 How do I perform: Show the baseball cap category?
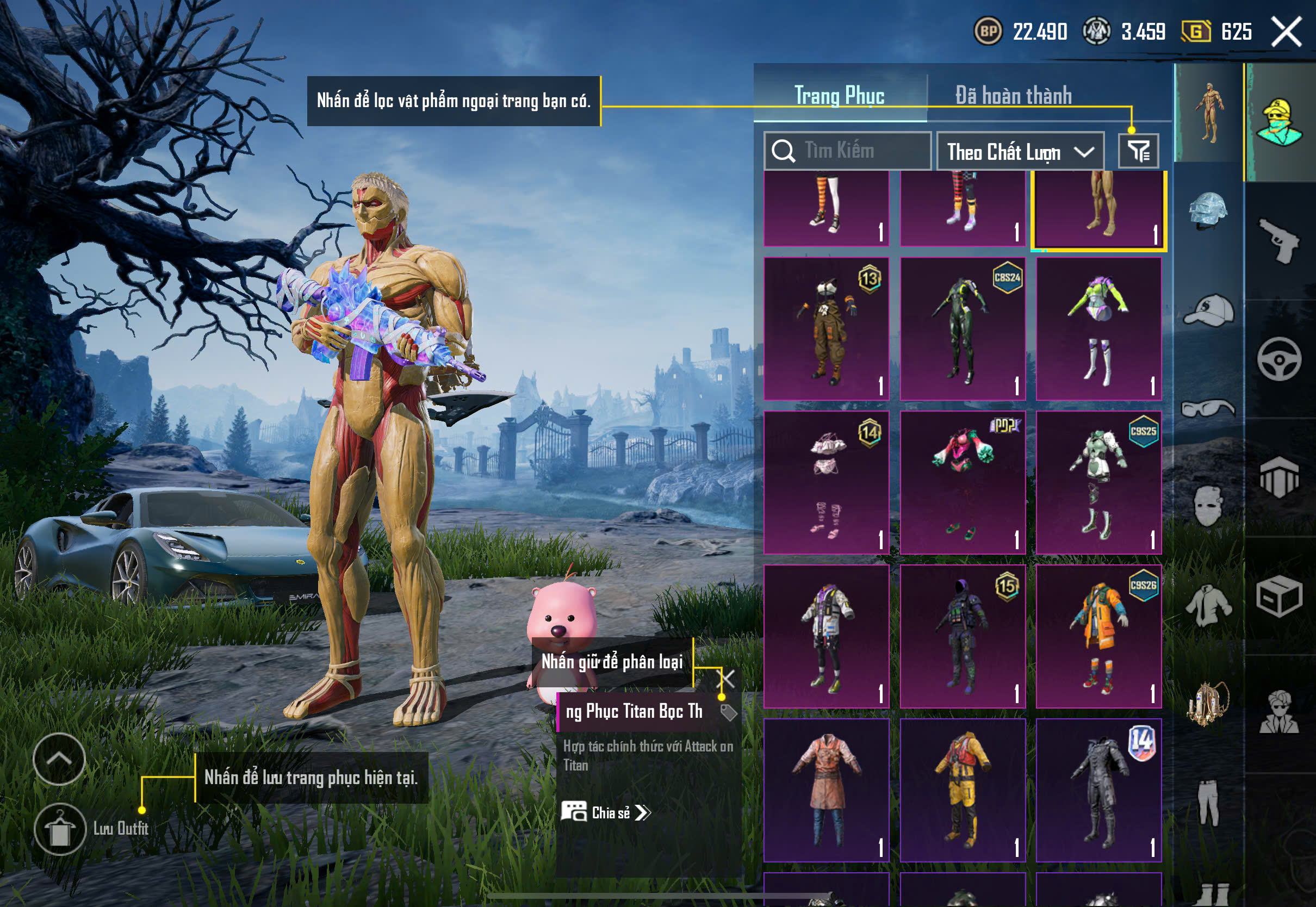(1208, 310)
